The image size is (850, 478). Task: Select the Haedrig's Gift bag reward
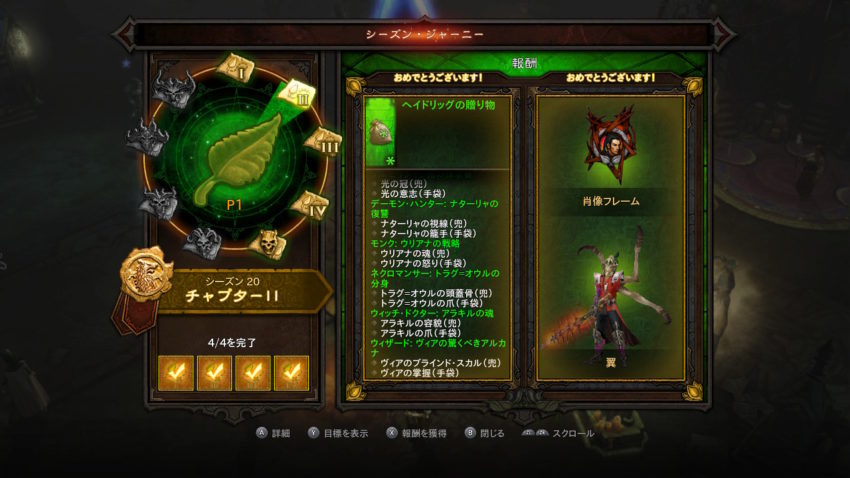[x=381, y=131]
